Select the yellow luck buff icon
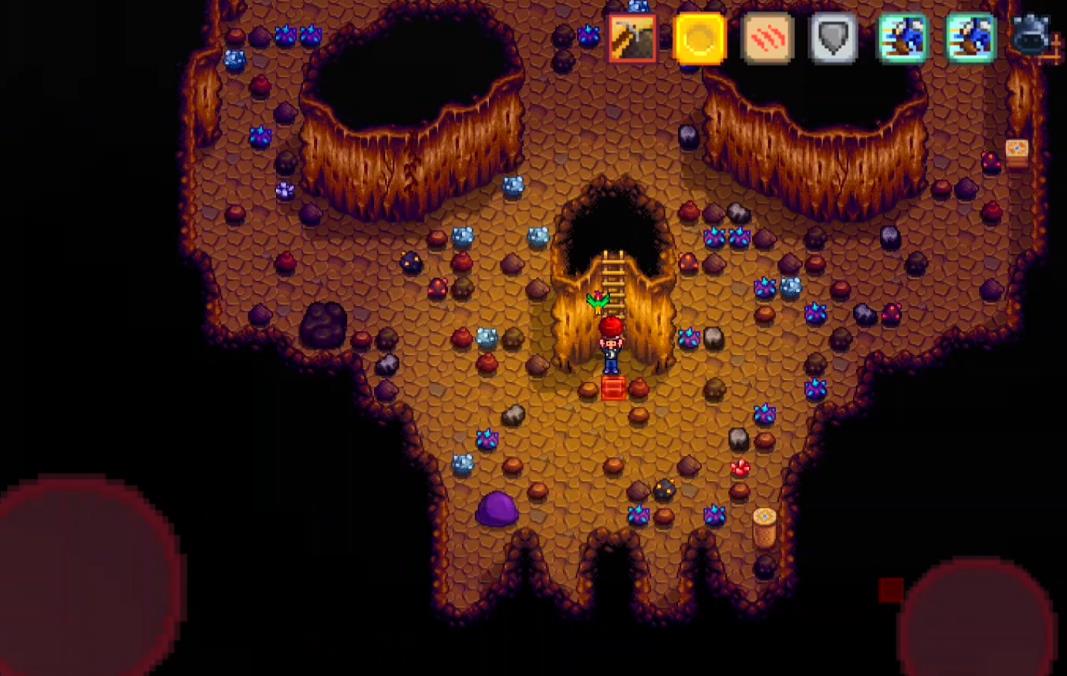This screenshot has height=676, width=1067. (x=700, y=39)
